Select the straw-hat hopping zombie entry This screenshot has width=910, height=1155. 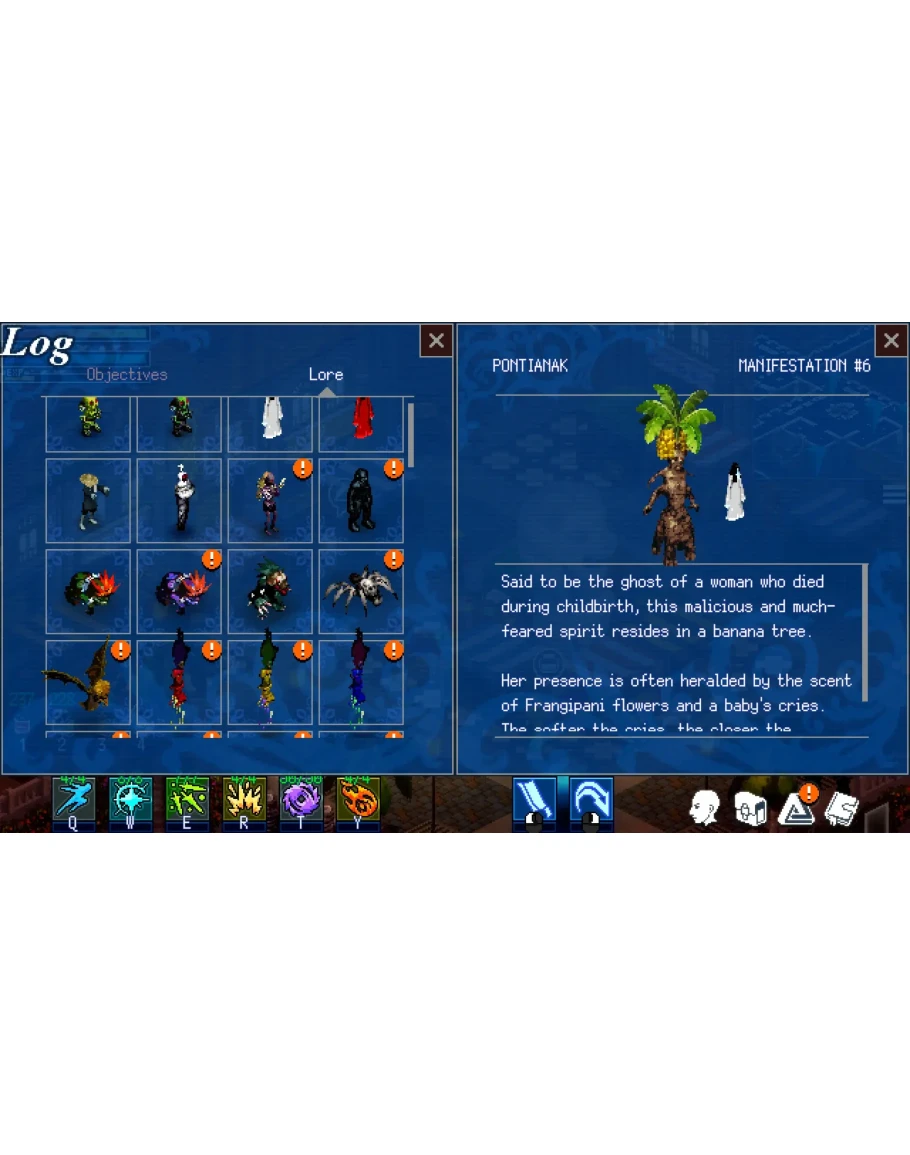pos(88,500)
